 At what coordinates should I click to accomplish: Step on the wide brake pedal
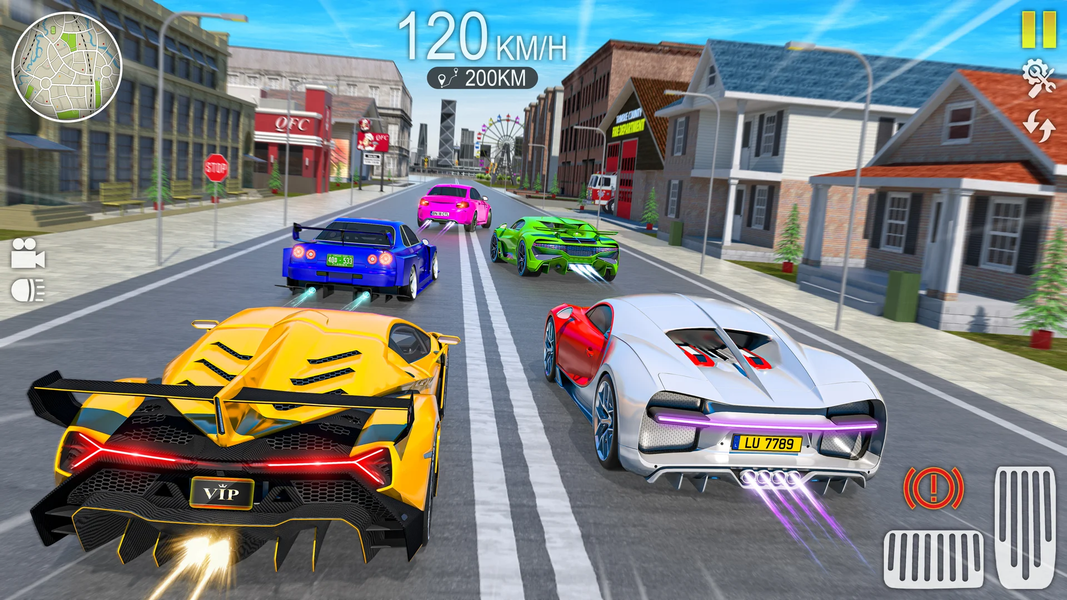point(933,558)
